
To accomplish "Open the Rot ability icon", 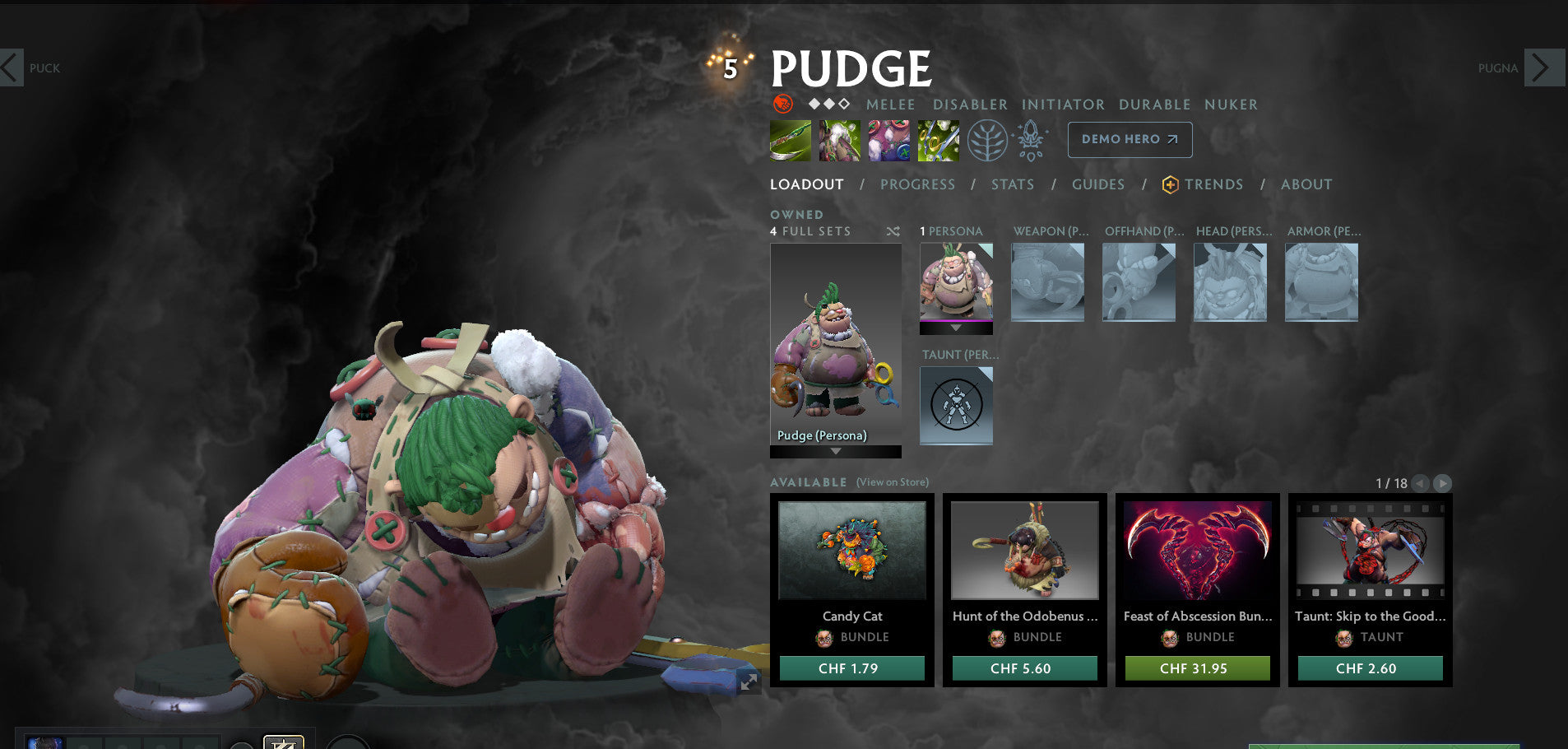I will point(840,140).
